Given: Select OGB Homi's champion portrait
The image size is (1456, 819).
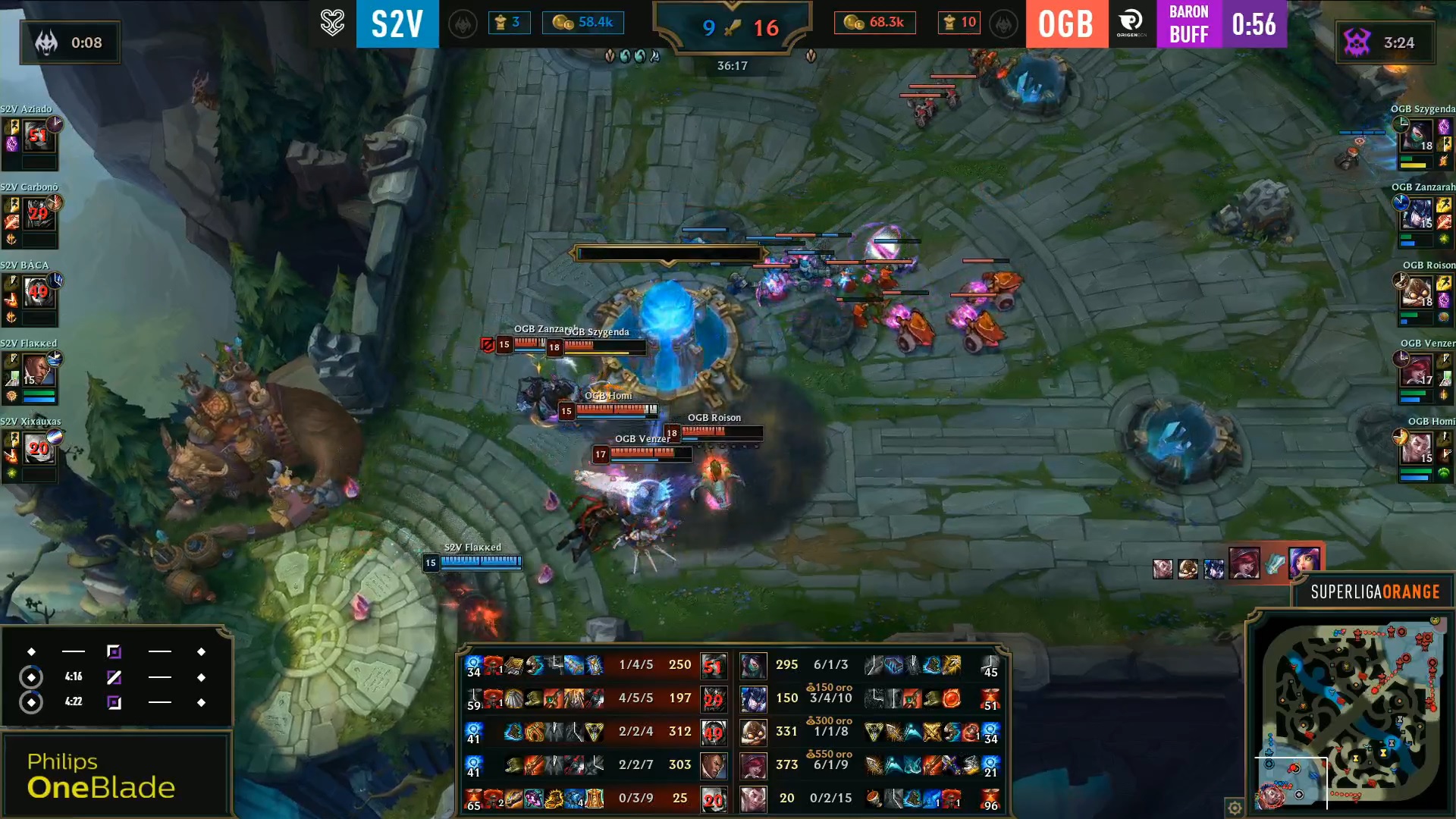Looking at the screenshot, I should (1417, 449).
